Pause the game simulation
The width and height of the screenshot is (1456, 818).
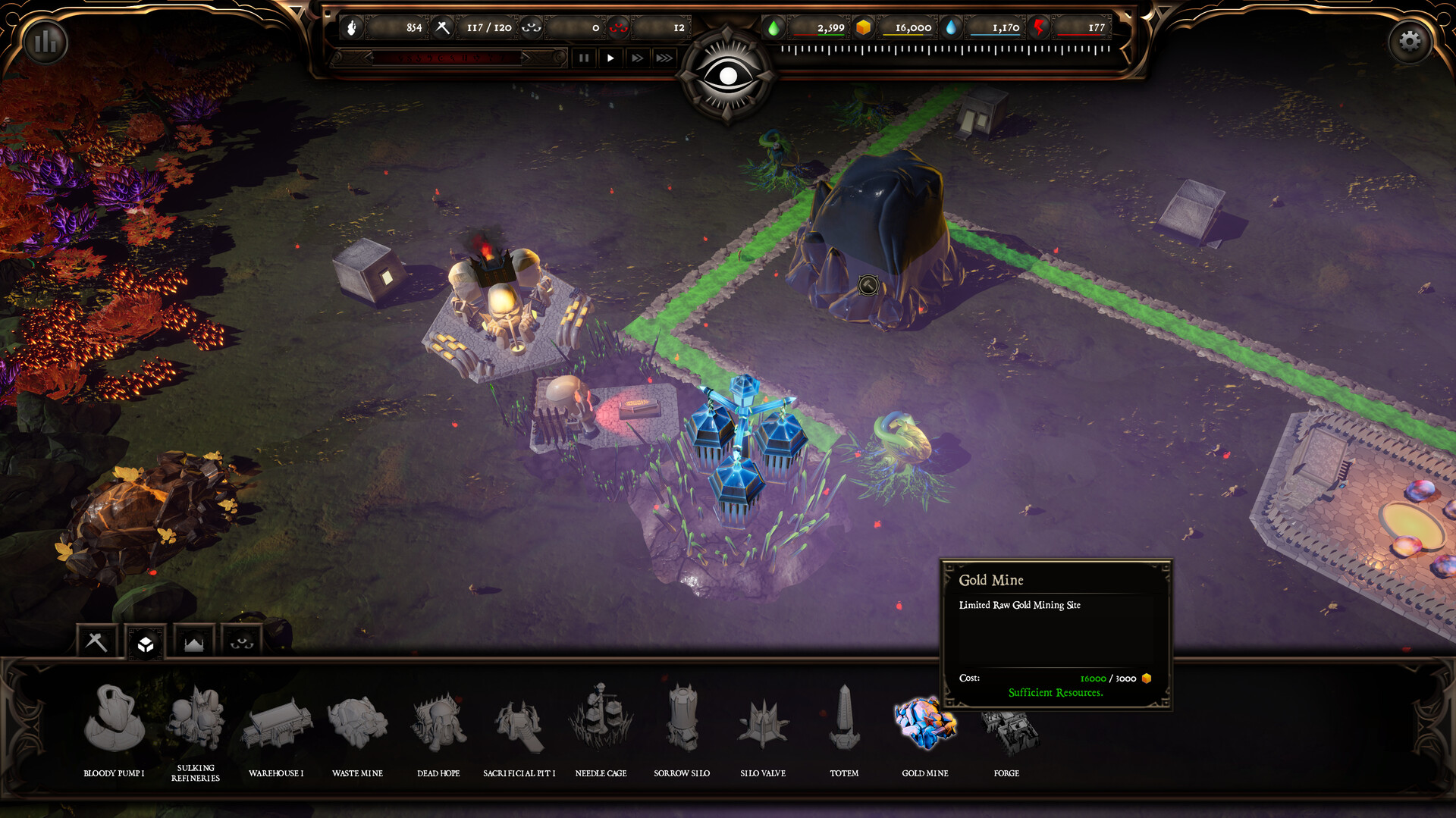click(584, 58)
